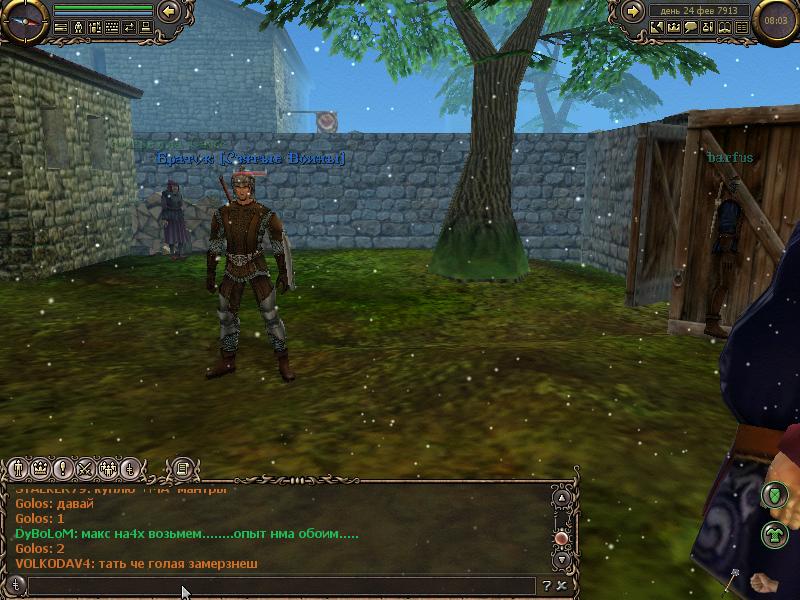The image size is (800, 600).
Task: Open the potion bottles icon
Action: (x=707, y=28)
